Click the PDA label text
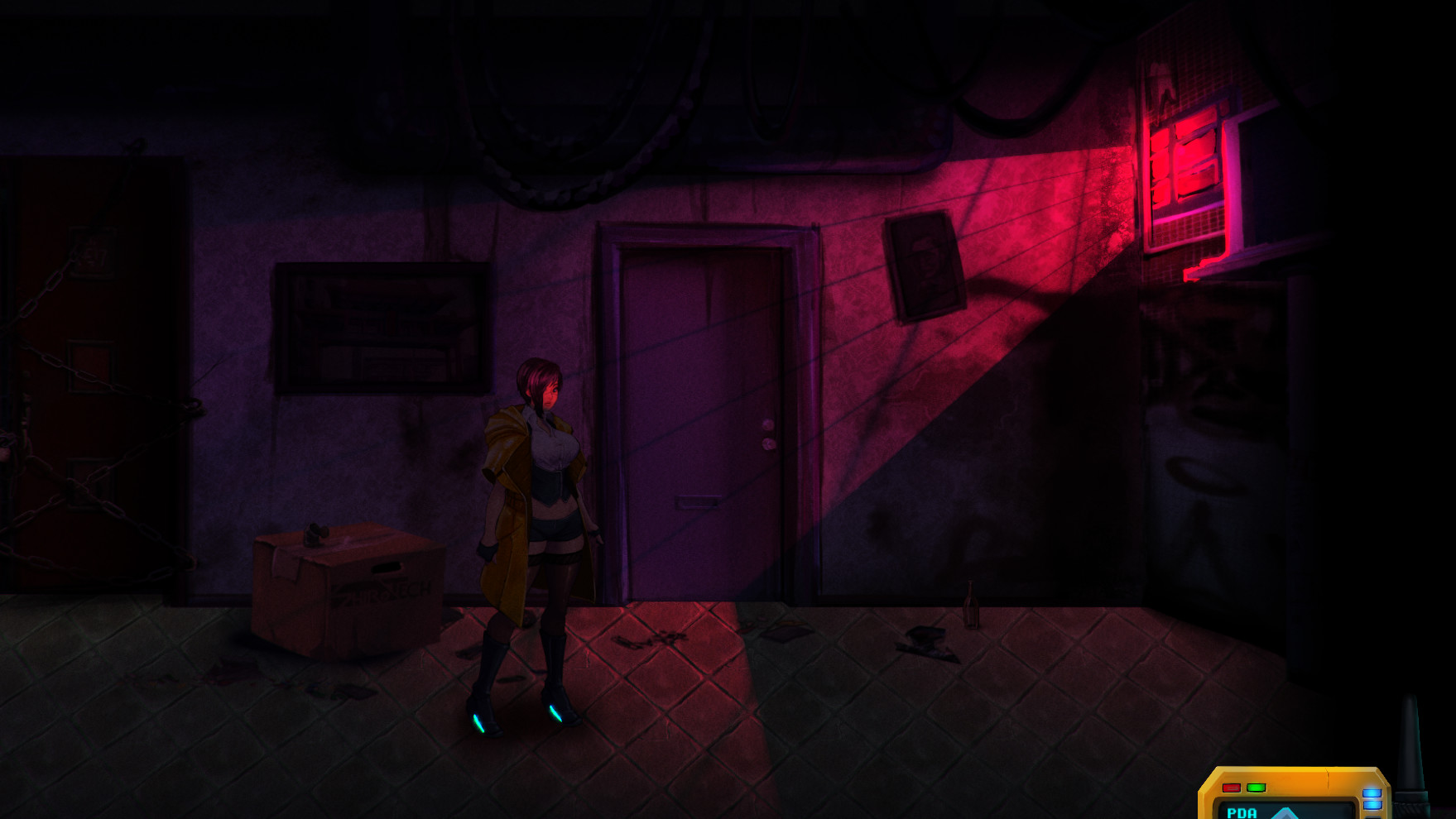 coord(1242,813)
